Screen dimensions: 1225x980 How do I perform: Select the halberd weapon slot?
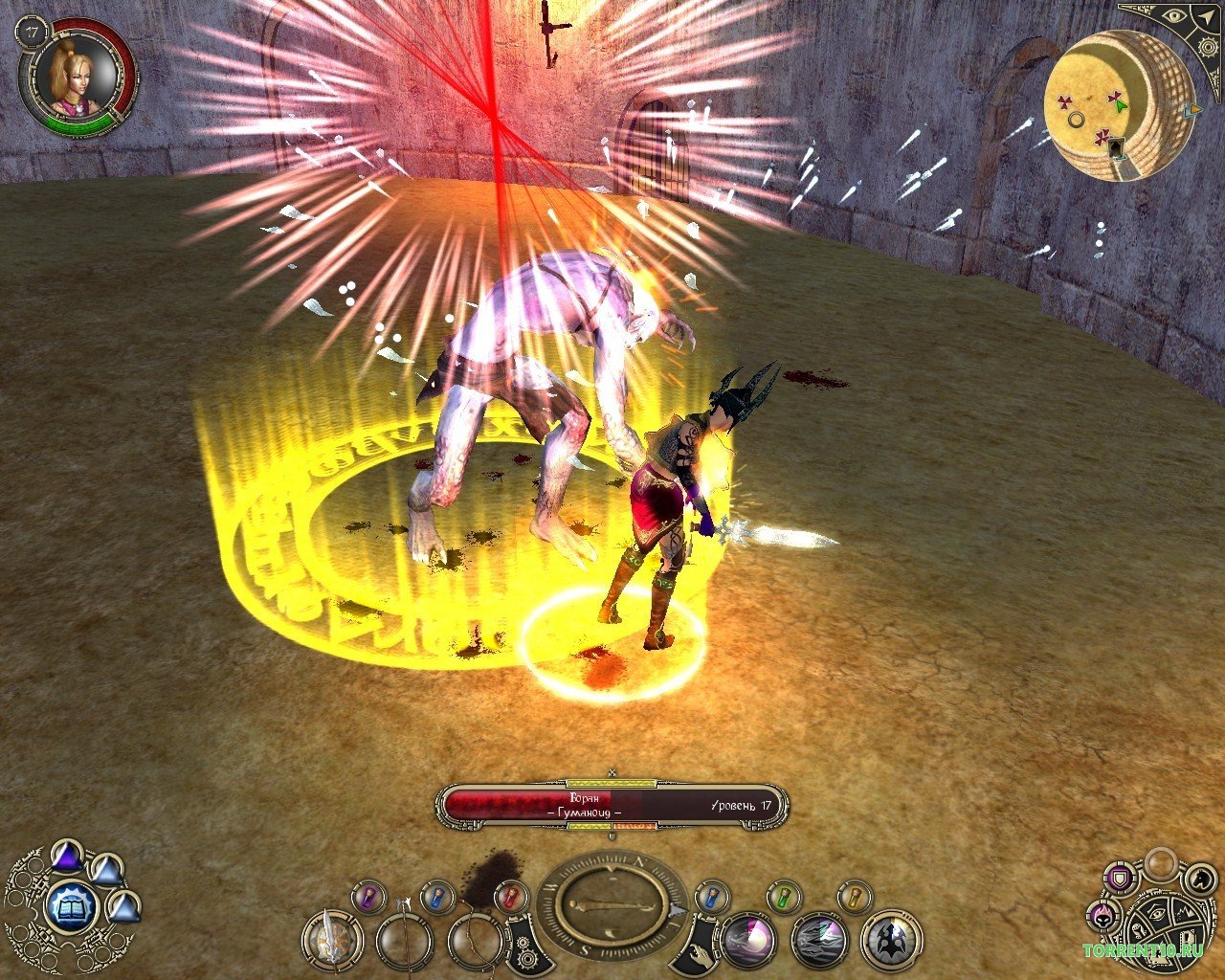tap(405, 940)
